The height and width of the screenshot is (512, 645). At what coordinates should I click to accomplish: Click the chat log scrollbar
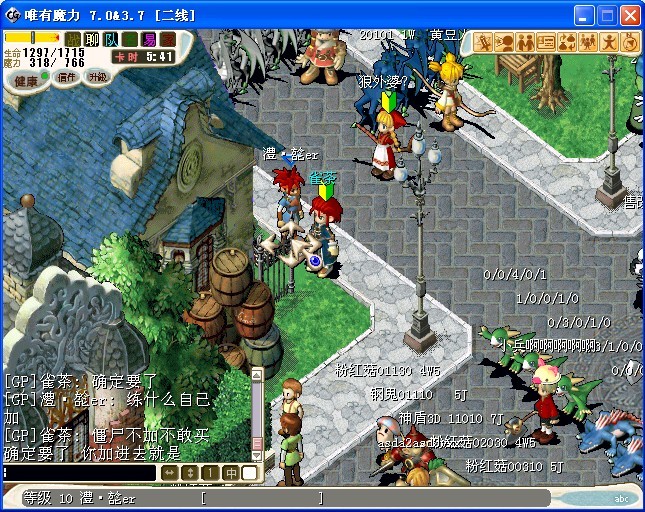point(256,410)
